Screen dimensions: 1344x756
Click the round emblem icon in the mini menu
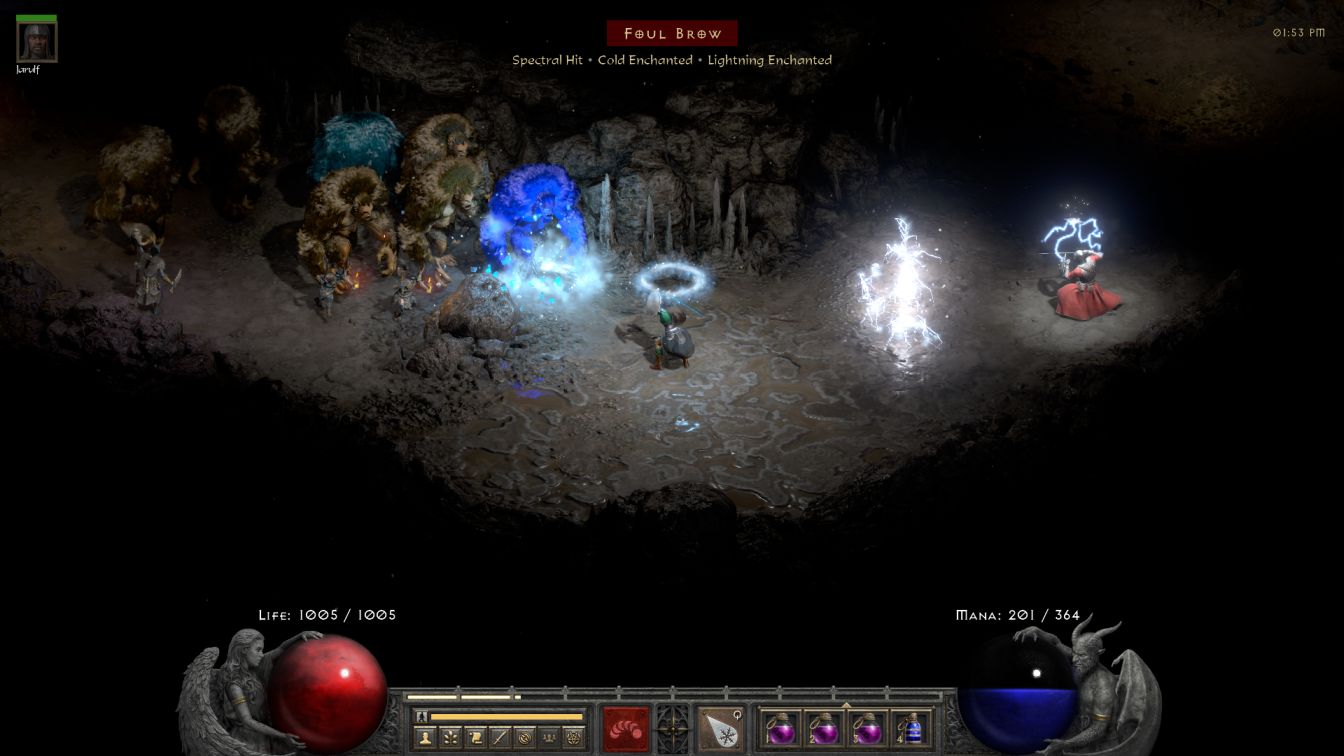pyautogui.click(x=524, y=737)
